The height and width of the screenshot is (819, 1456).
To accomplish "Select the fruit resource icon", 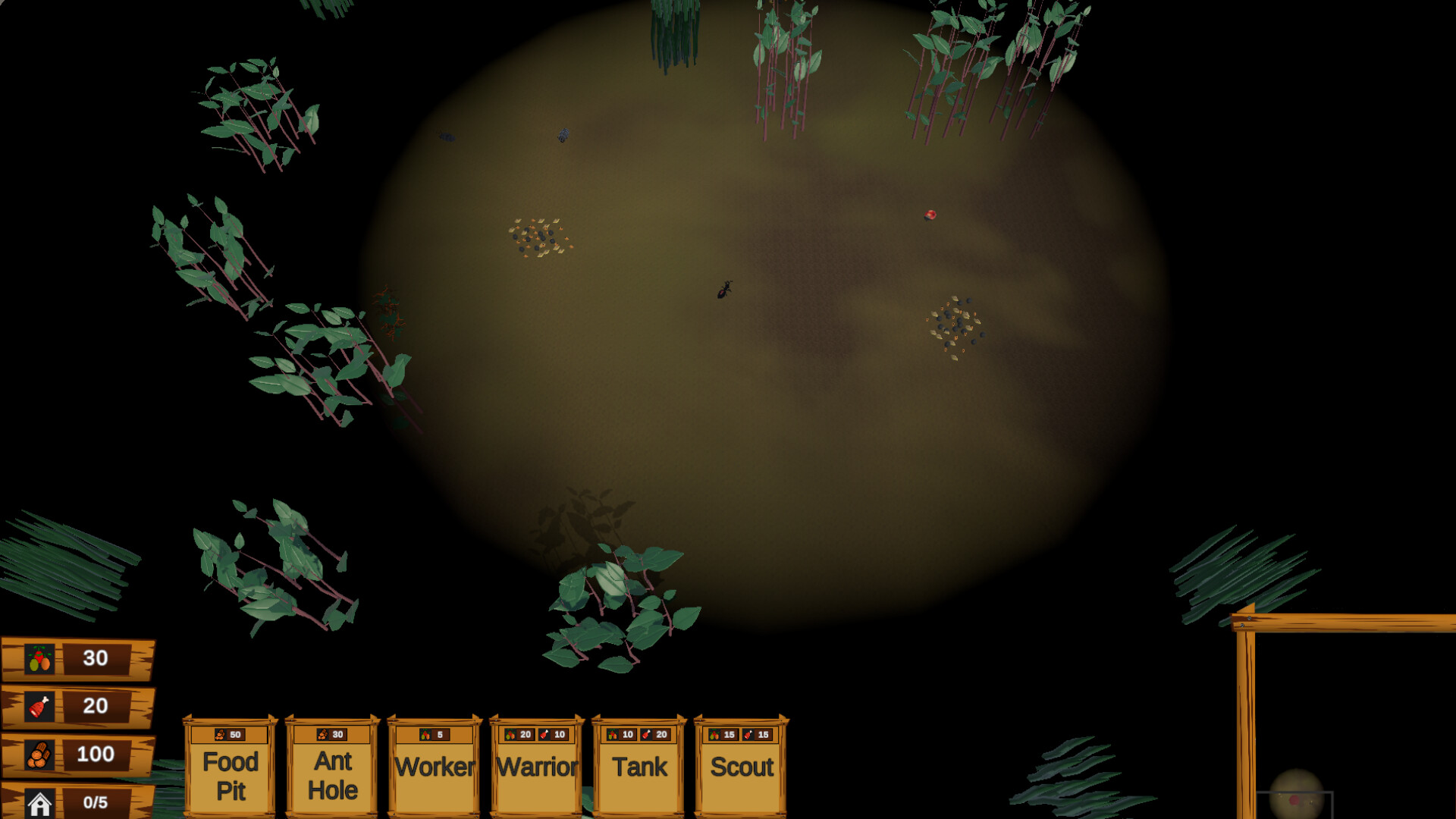I will point(39,658).
